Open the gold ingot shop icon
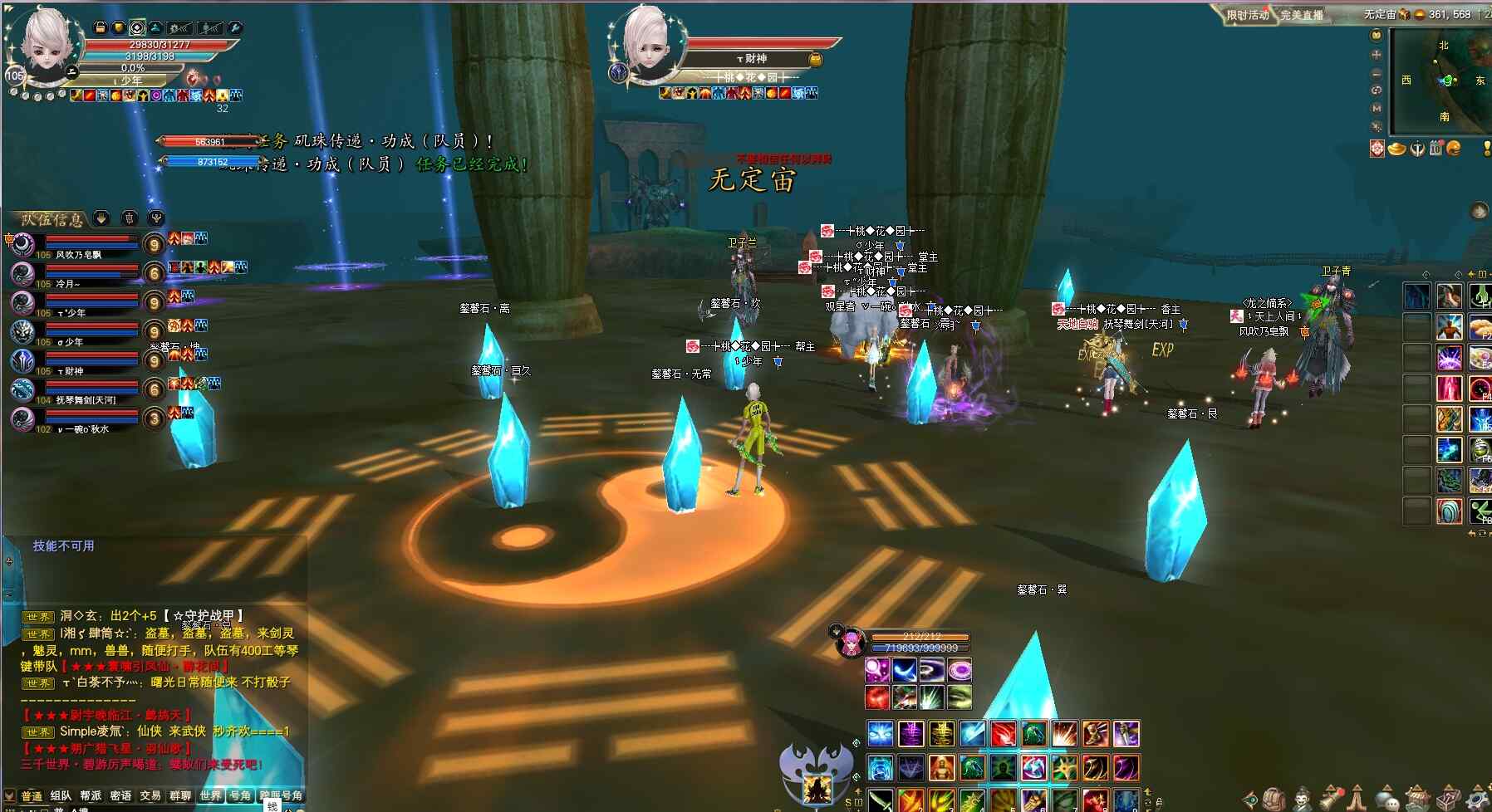The width and height of the screenshot is (1492, 812). point(1397,149)
